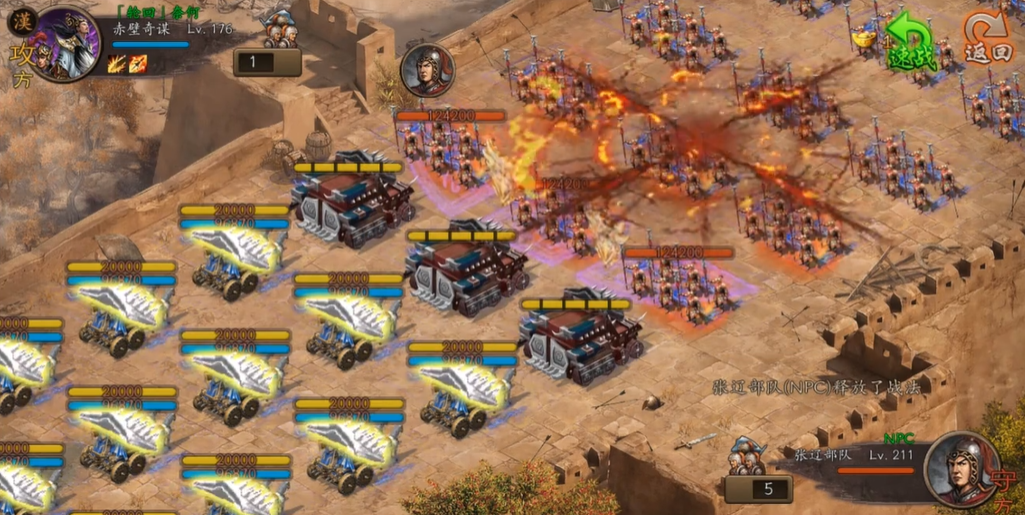
Task: Tap the defender troop reserve icon
Action: pos(747,456)
